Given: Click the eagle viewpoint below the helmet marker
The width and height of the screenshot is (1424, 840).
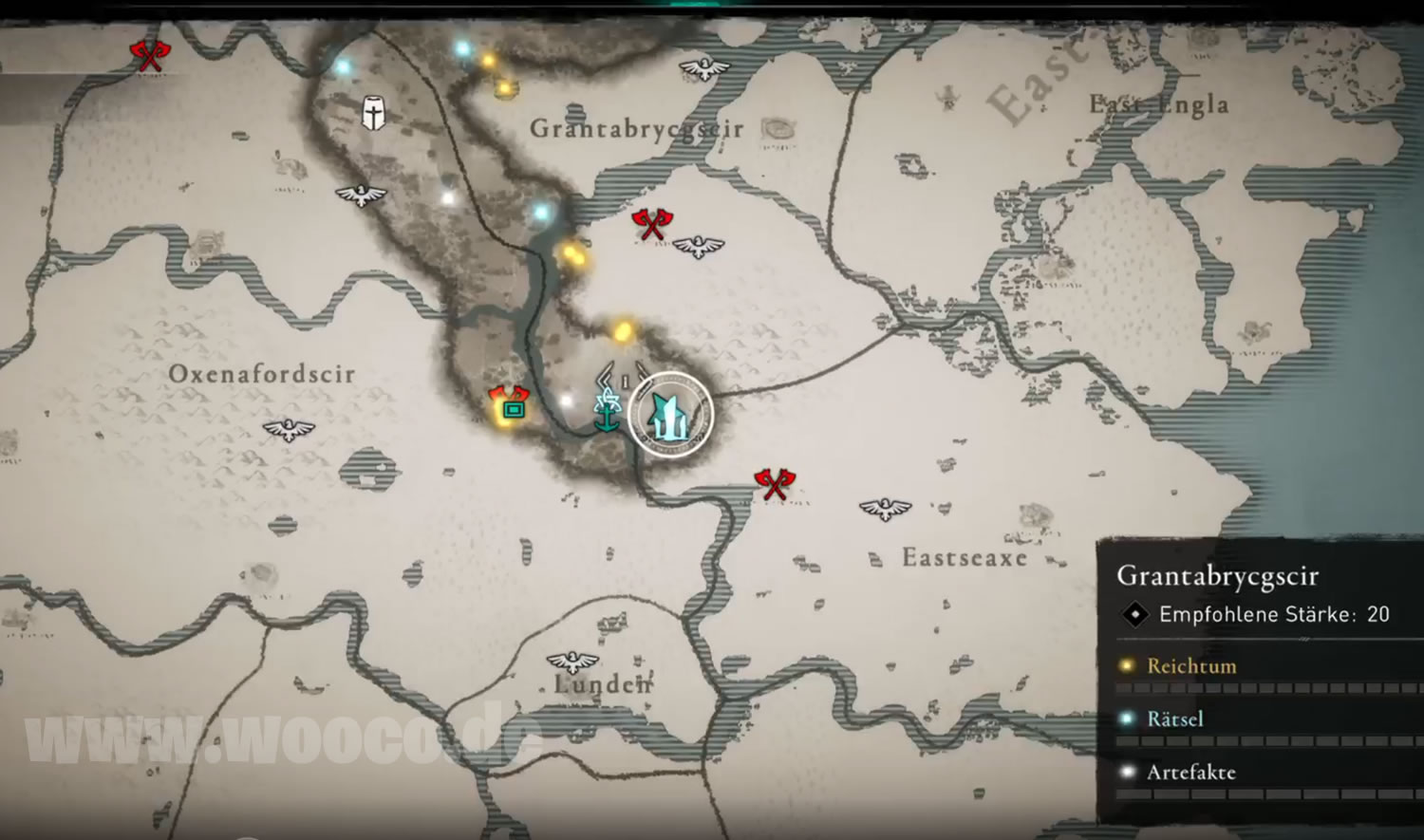Looking at the screenshot, I should (x=361, y=195).
